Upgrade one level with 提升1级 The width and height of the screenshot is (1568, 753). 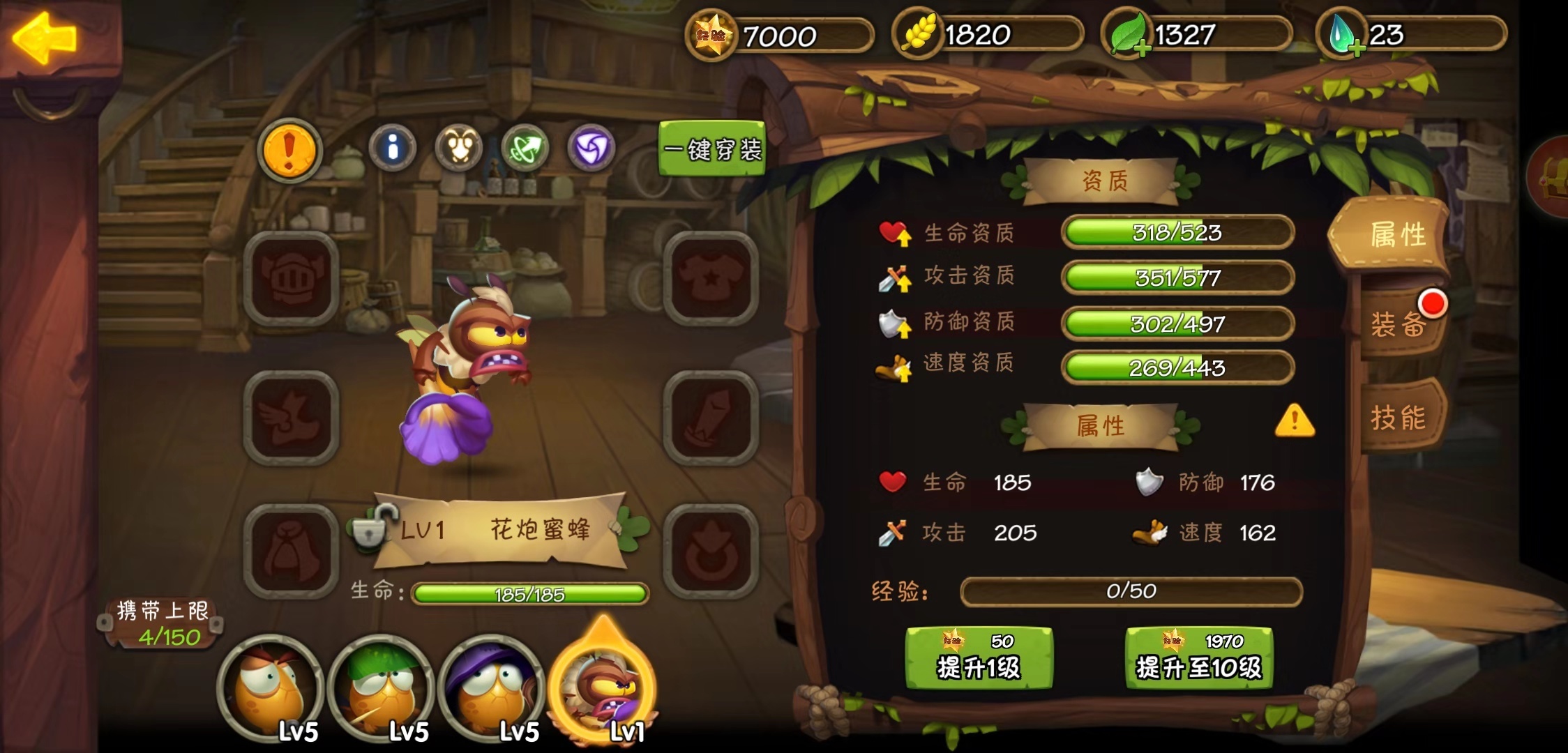coord(979,658)
